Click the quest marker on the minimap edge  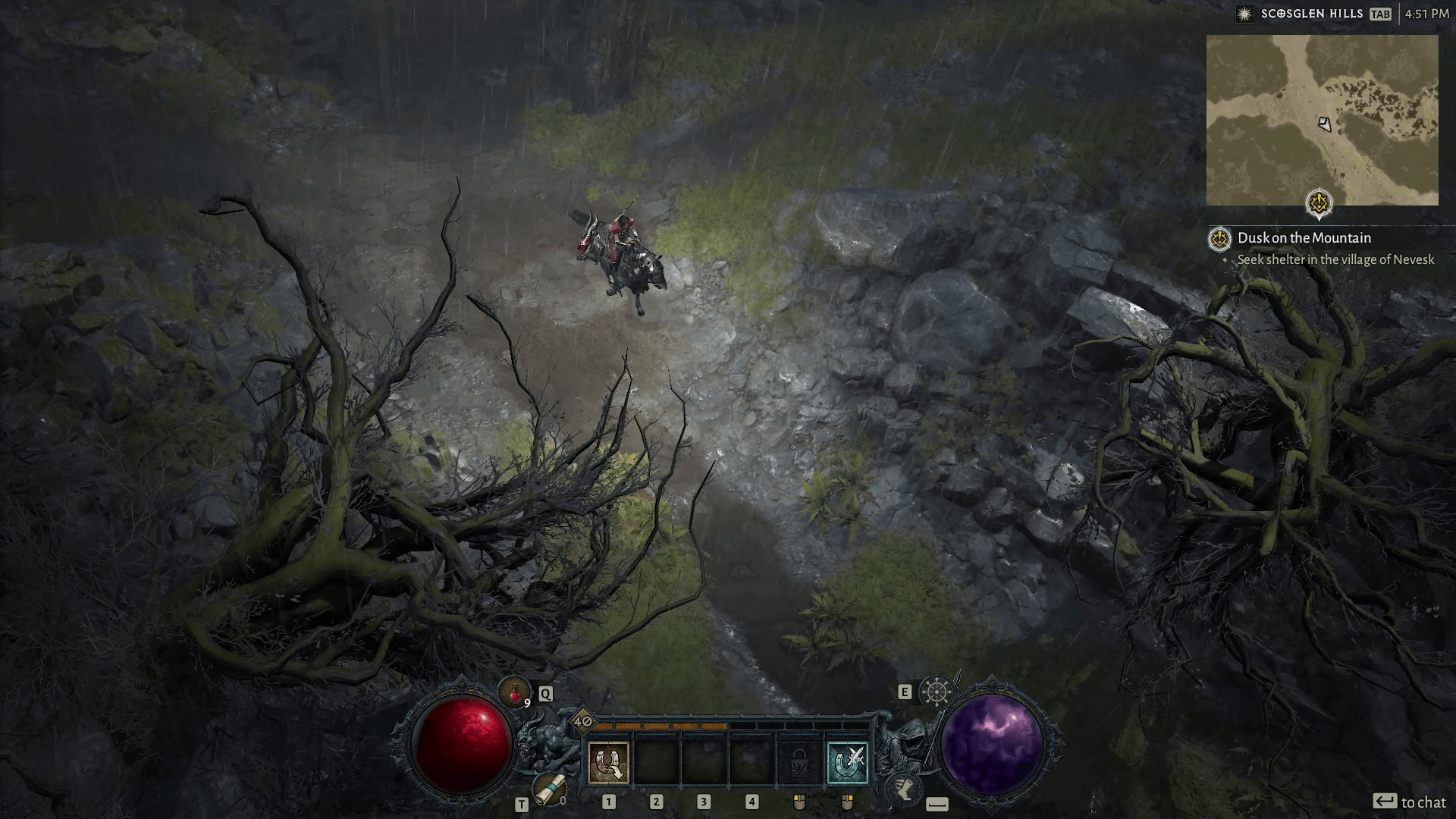coord(1319,203)
